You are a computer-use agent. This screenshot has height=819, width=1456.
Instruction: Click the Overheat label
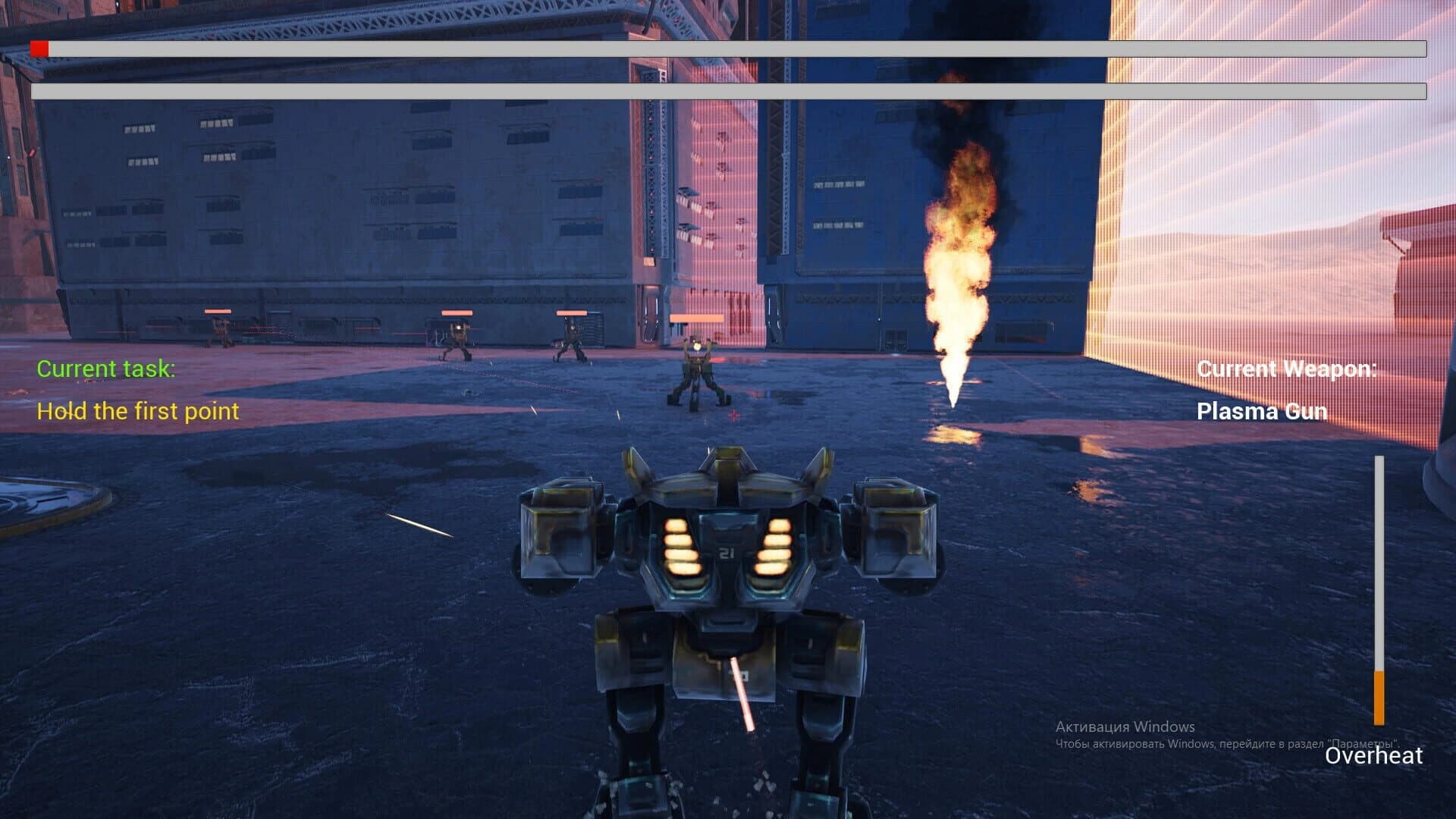coord(1373,757)
